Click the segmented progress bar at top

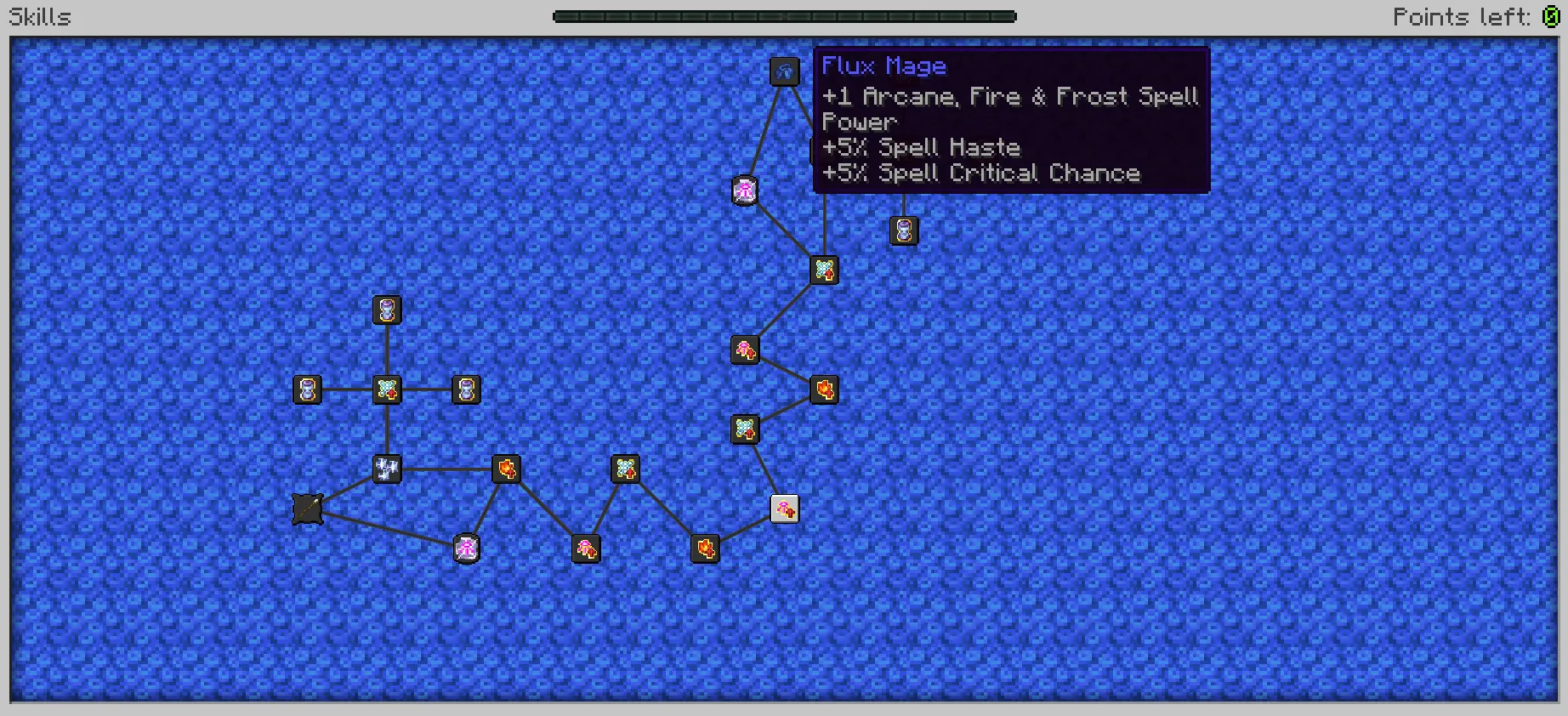point(784,15)
